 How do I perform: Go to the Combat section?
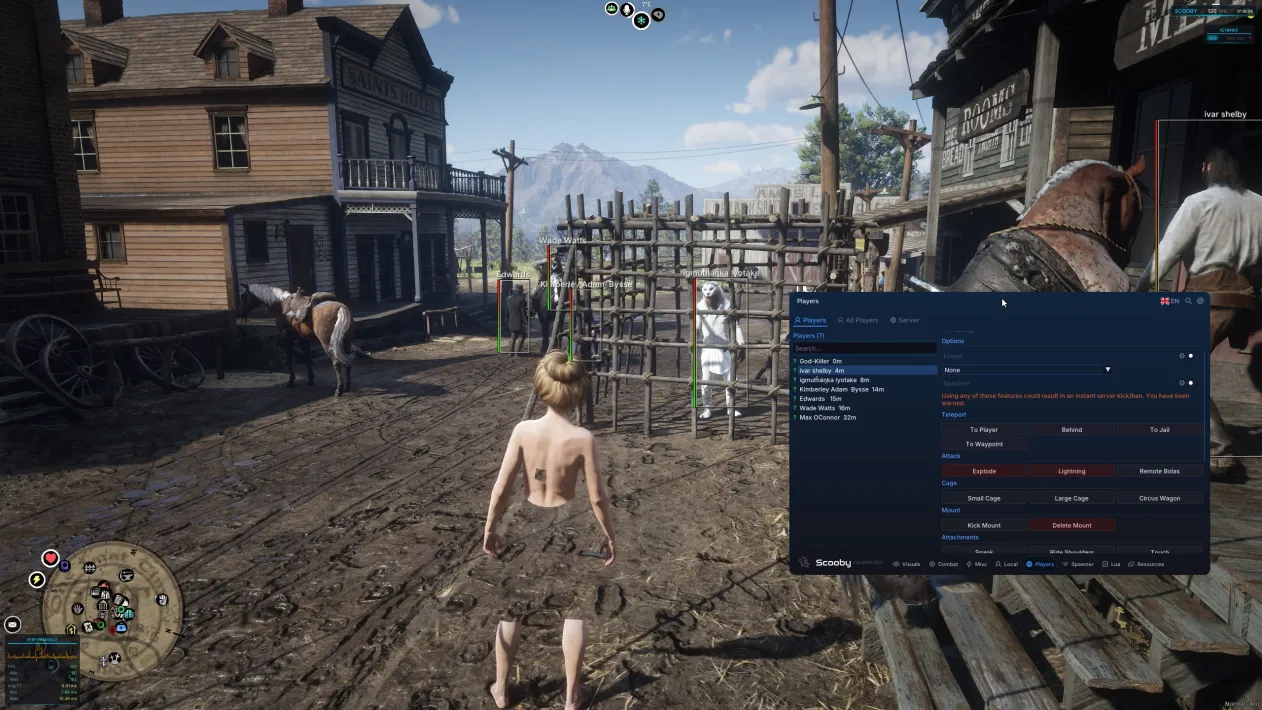point(944,564)
